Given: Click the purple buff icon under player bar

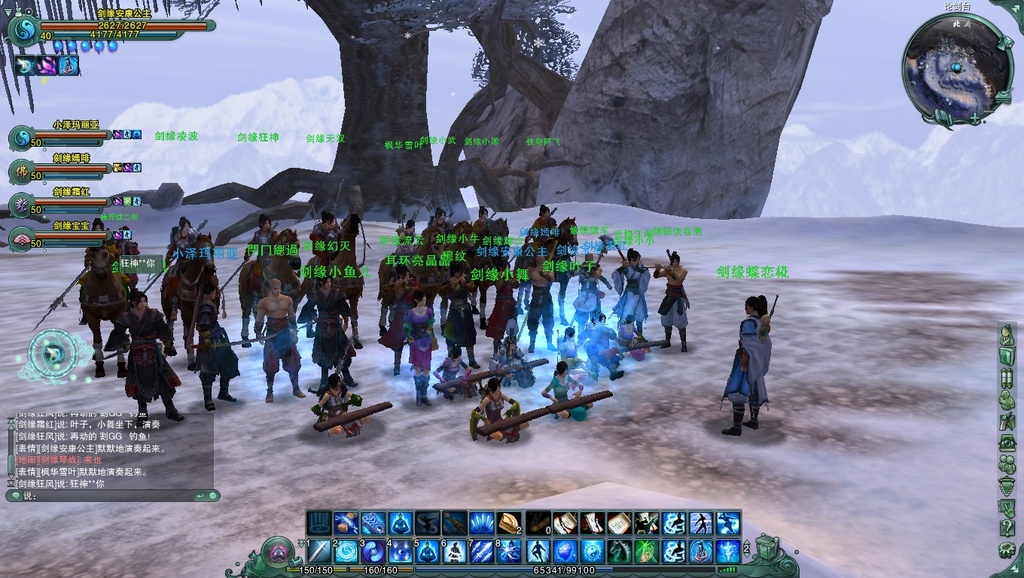Looking at the screenshot, I should 46,66.
